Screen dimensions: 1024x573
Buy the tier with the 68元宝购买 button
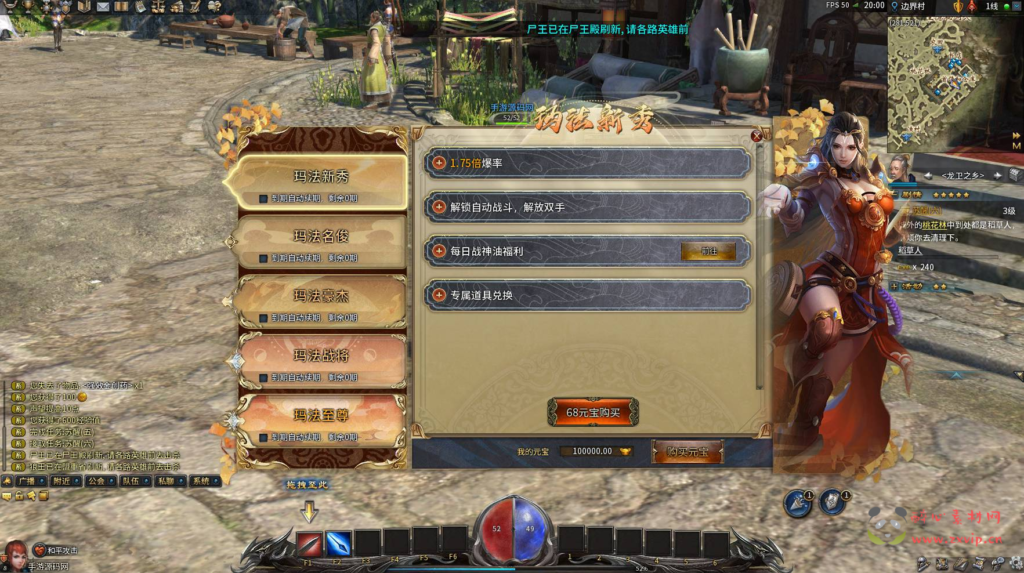coord(592,411)
